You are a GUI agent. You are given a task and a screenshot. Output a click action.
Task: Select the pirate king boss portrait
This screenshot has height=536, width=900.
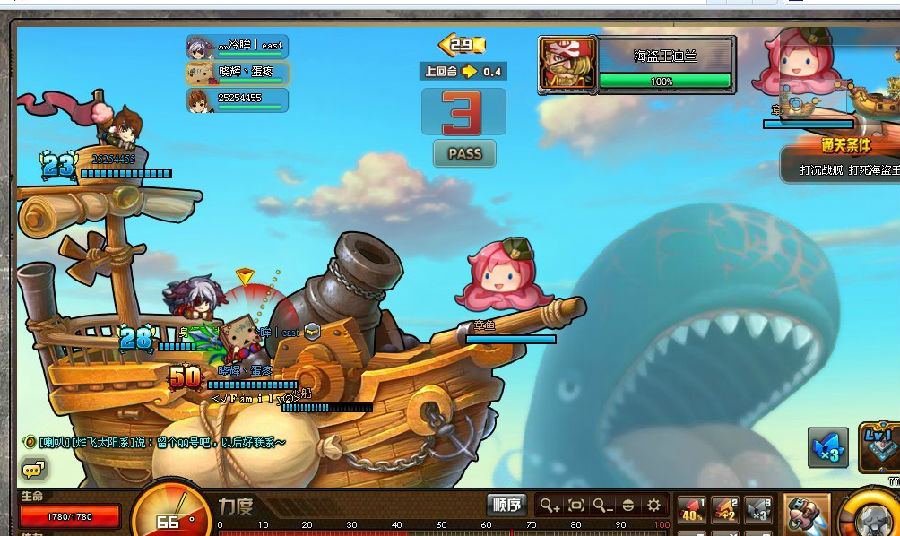(x=567, y=65)
